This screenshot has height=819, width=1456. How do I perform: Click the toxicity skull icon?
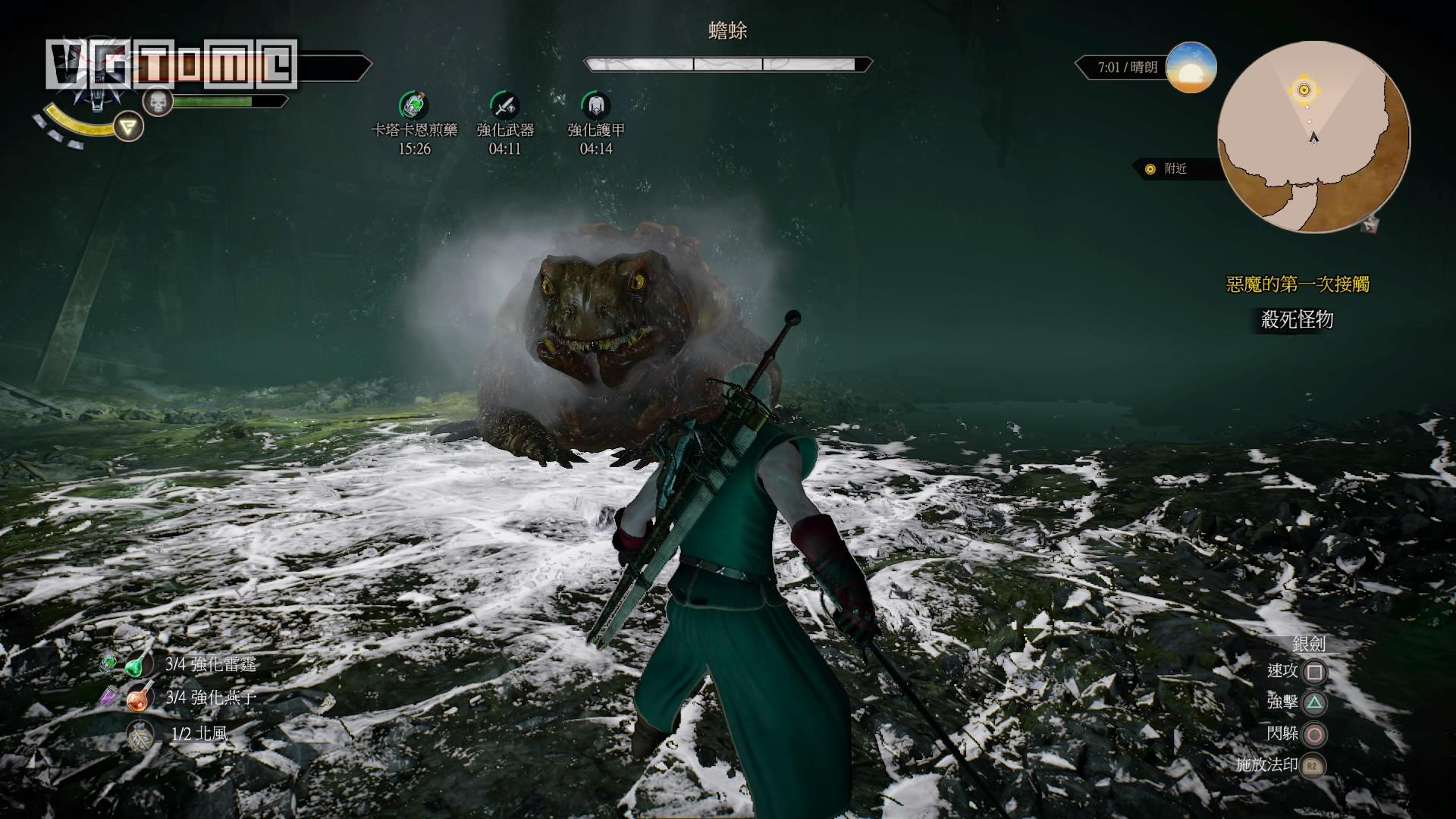[158, 102]
